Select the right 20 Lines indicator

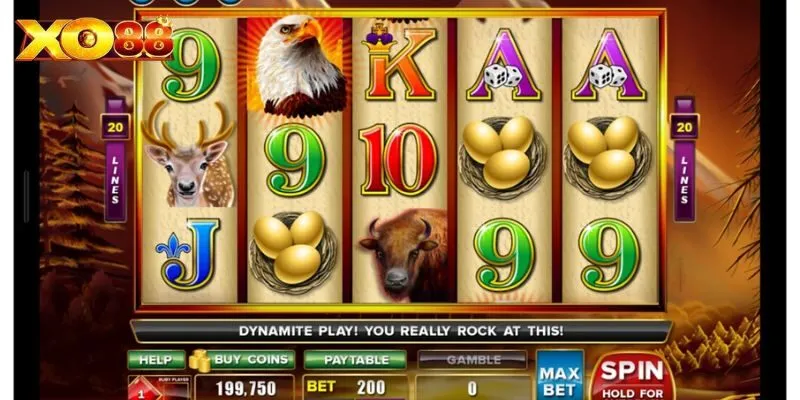point(685,158)
